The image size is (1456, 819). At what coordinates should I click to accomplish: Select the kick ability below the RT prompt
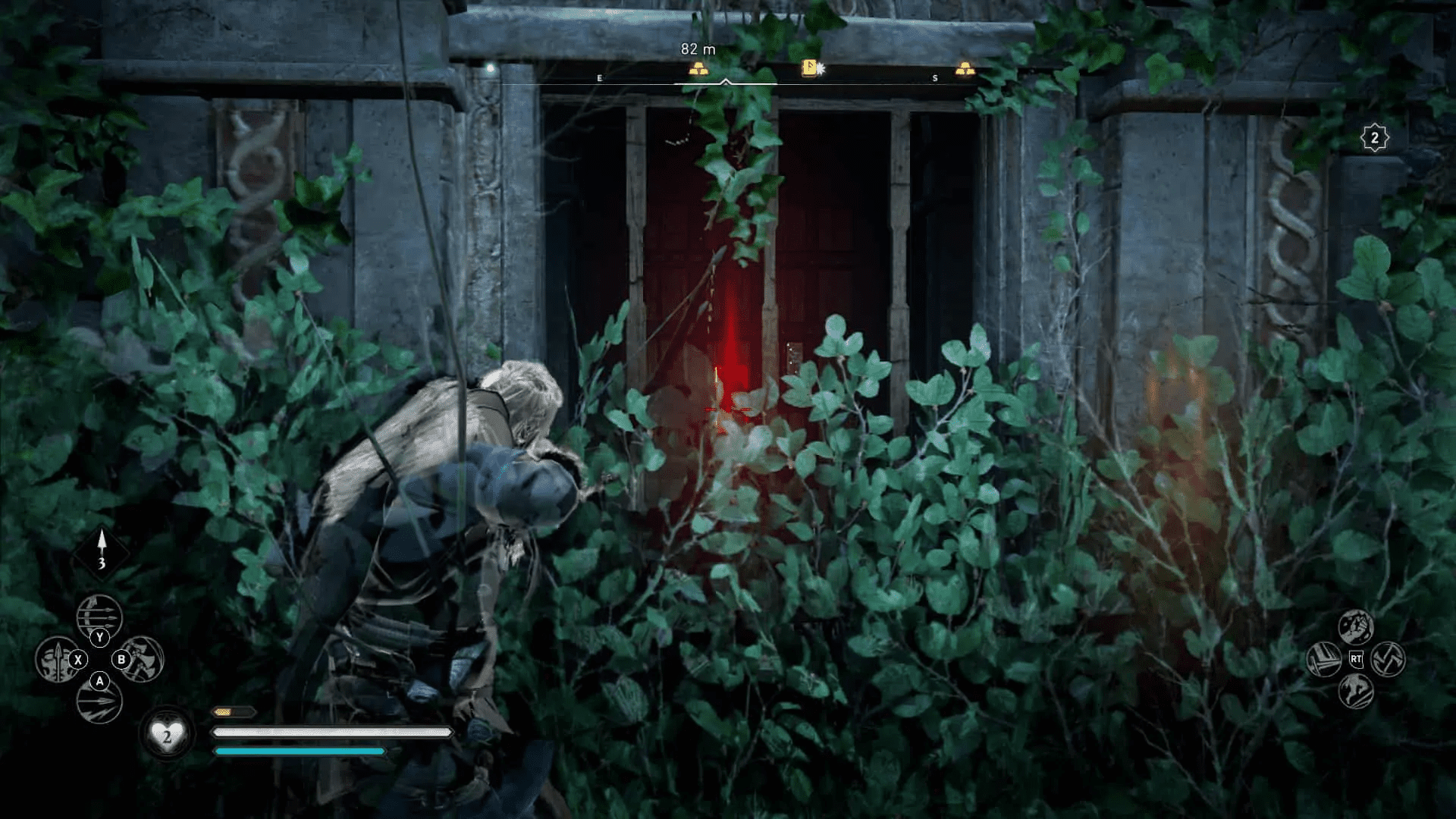tap(1356, 692)
